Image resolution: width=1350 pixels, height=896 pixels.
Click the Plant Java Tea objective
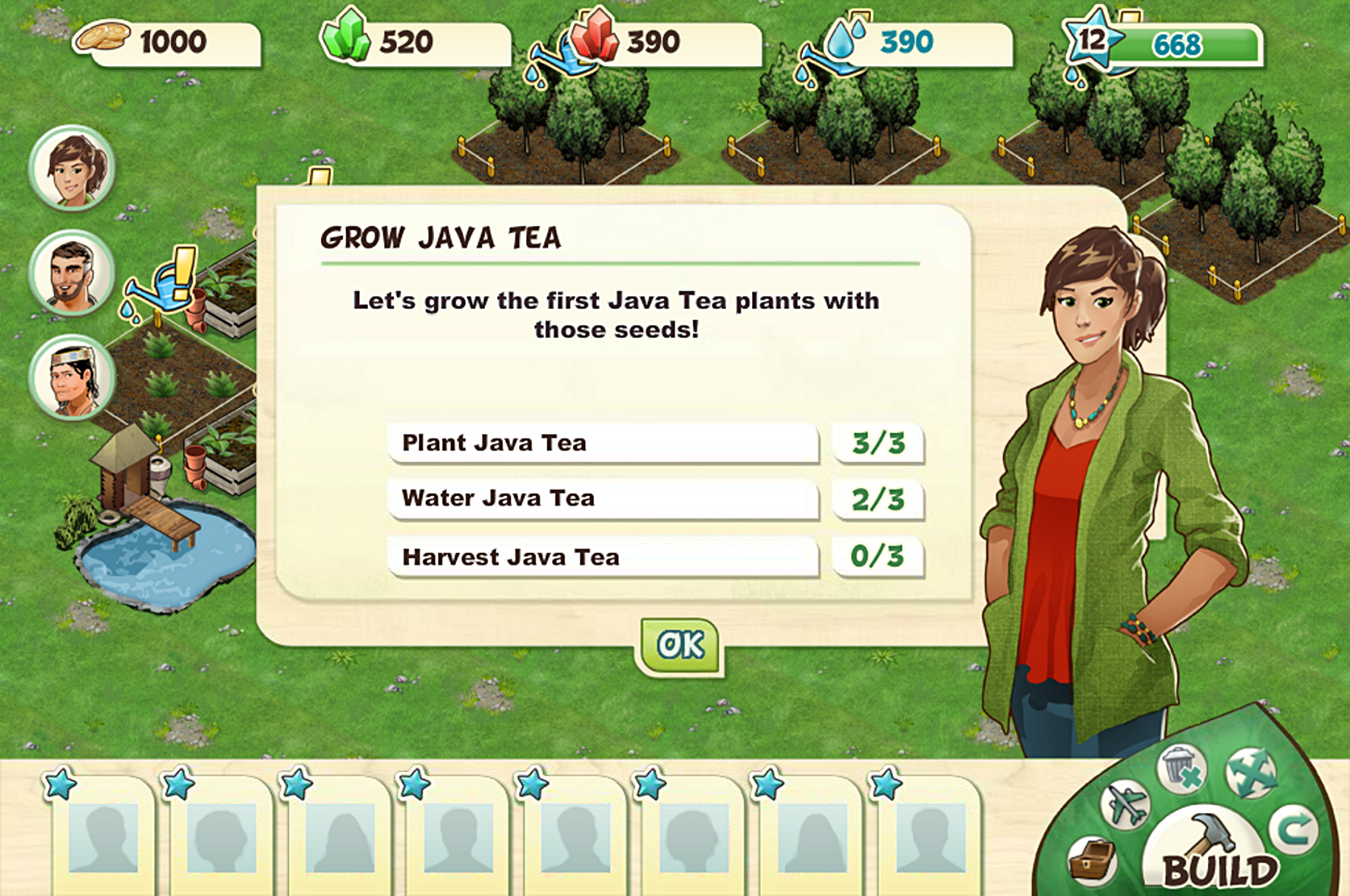click(603, 443)
